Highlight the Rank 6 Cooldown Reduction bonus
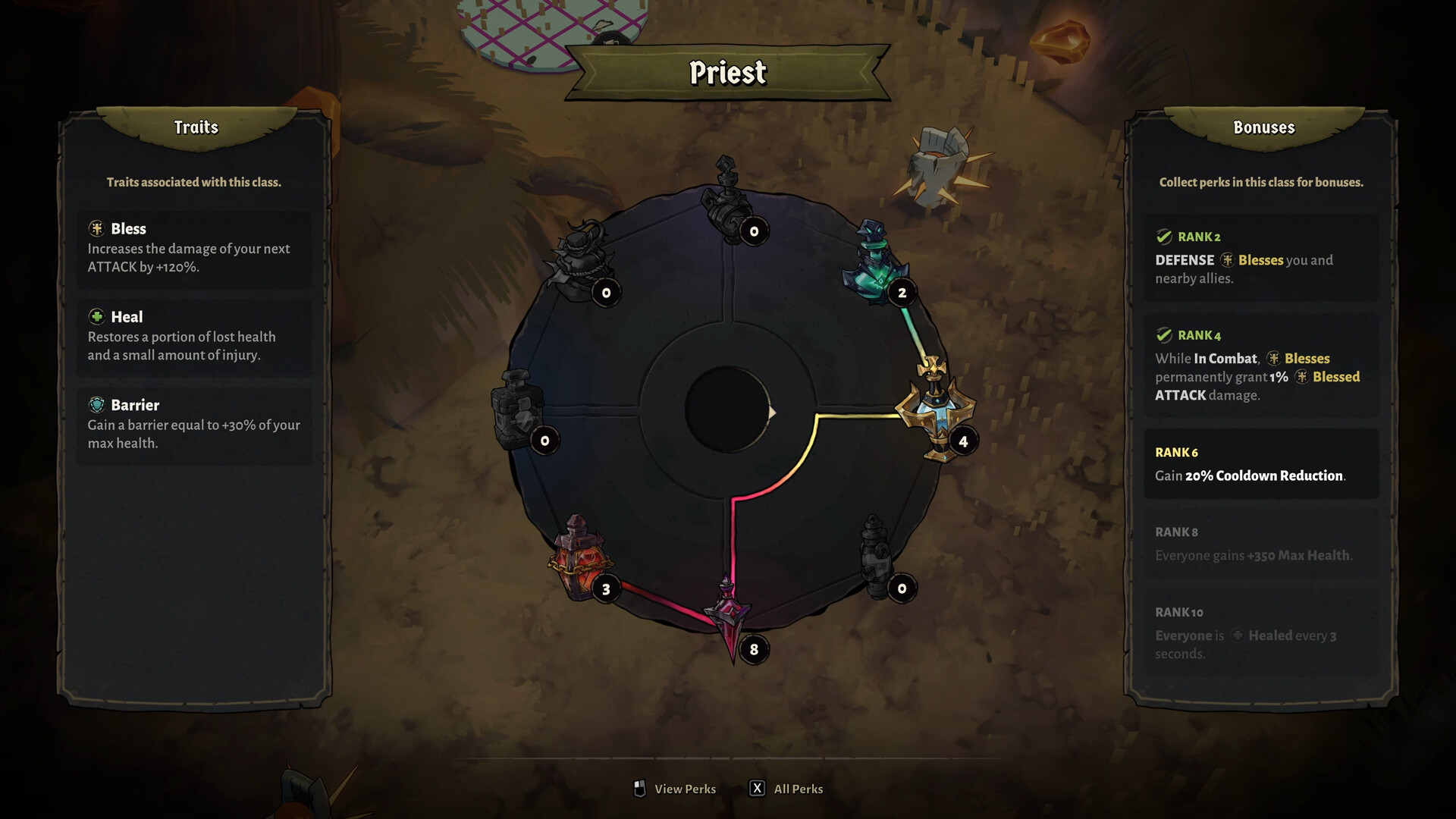The image size is (1456, 819). (1261, 464)
